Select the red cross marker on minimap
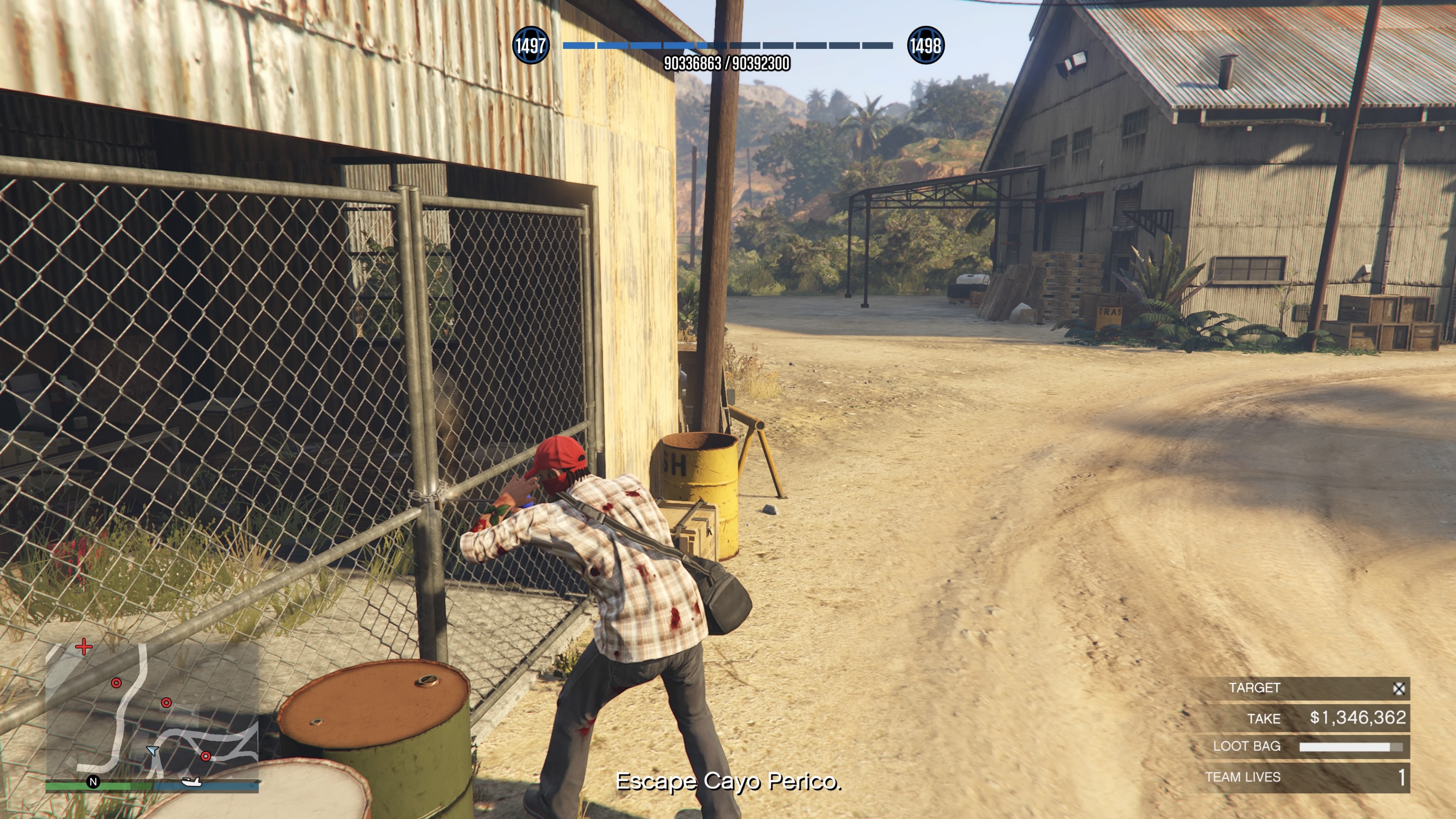This screenshot has width=1456, height=819. [84, 646]
